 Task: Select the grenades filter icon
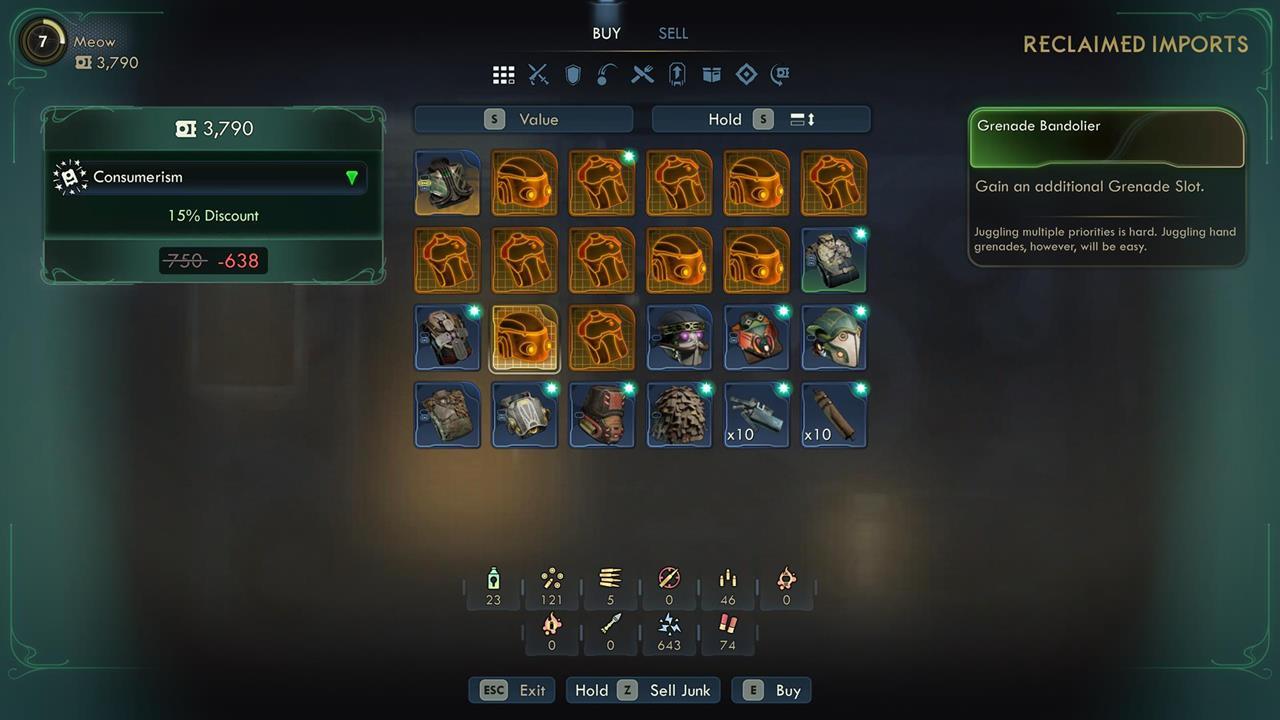pos(605,74)
